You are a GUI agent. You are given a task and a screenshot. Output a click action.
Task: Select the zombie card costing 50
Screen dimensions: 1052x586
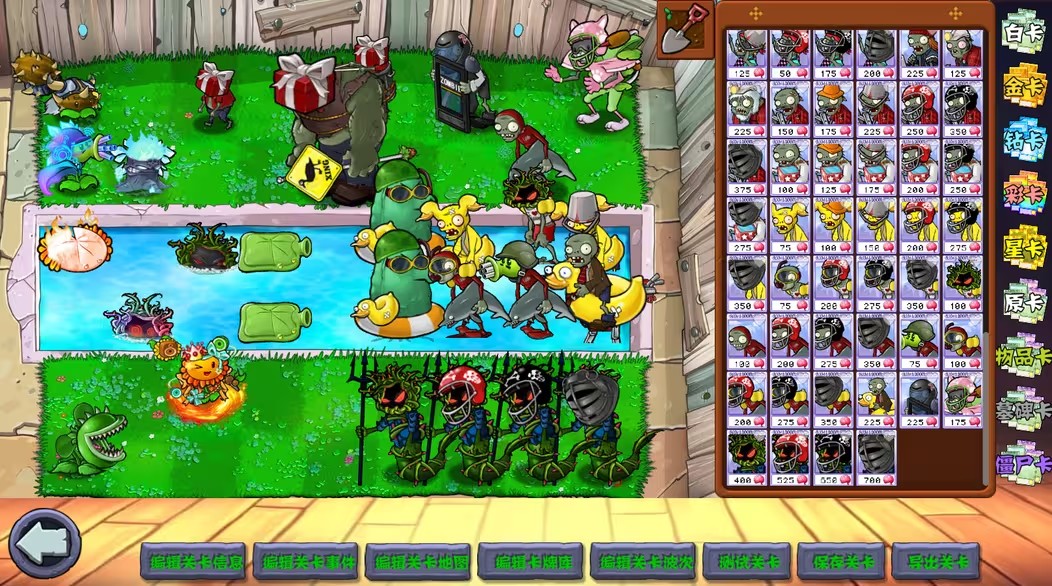click(x=790, y=55)
